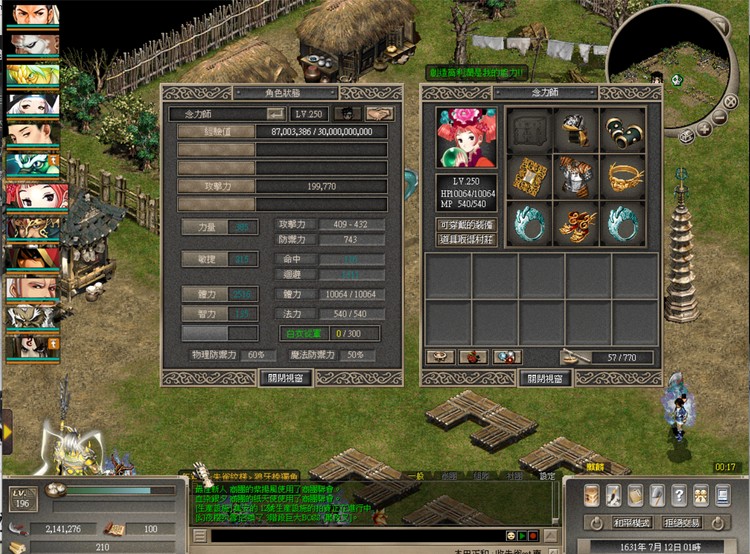750x554 pixels.
Task: Raise the 智力 intelligence stat
Action: point(206,312)
